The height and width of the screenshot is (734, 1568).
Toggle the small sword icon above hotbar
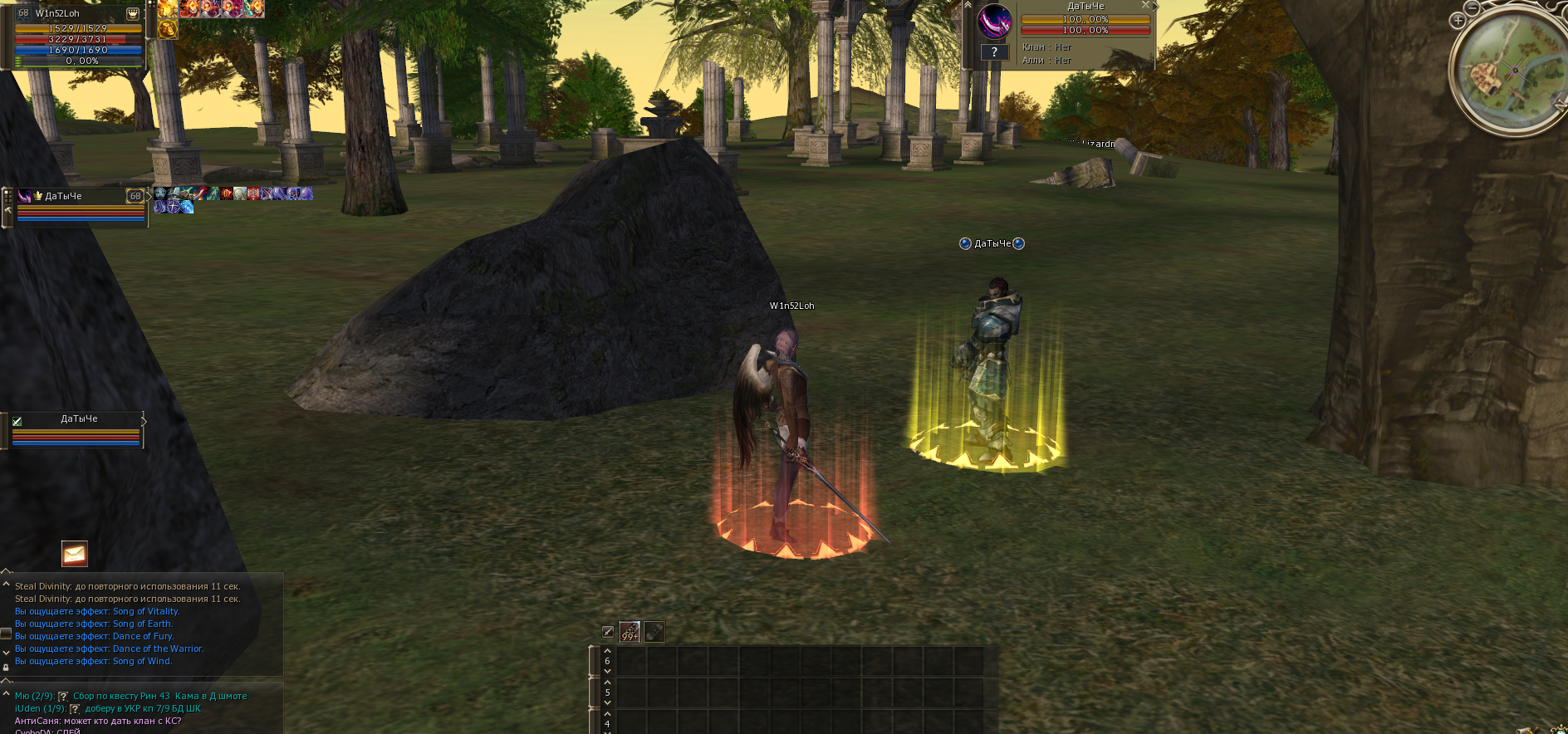click(608, 632)
